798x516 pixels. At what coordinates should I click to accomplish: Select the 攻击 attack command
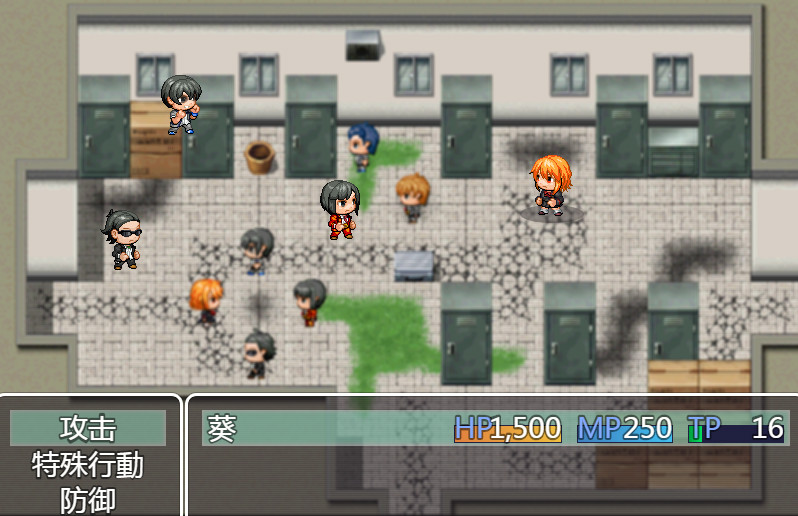coord(88,428)
